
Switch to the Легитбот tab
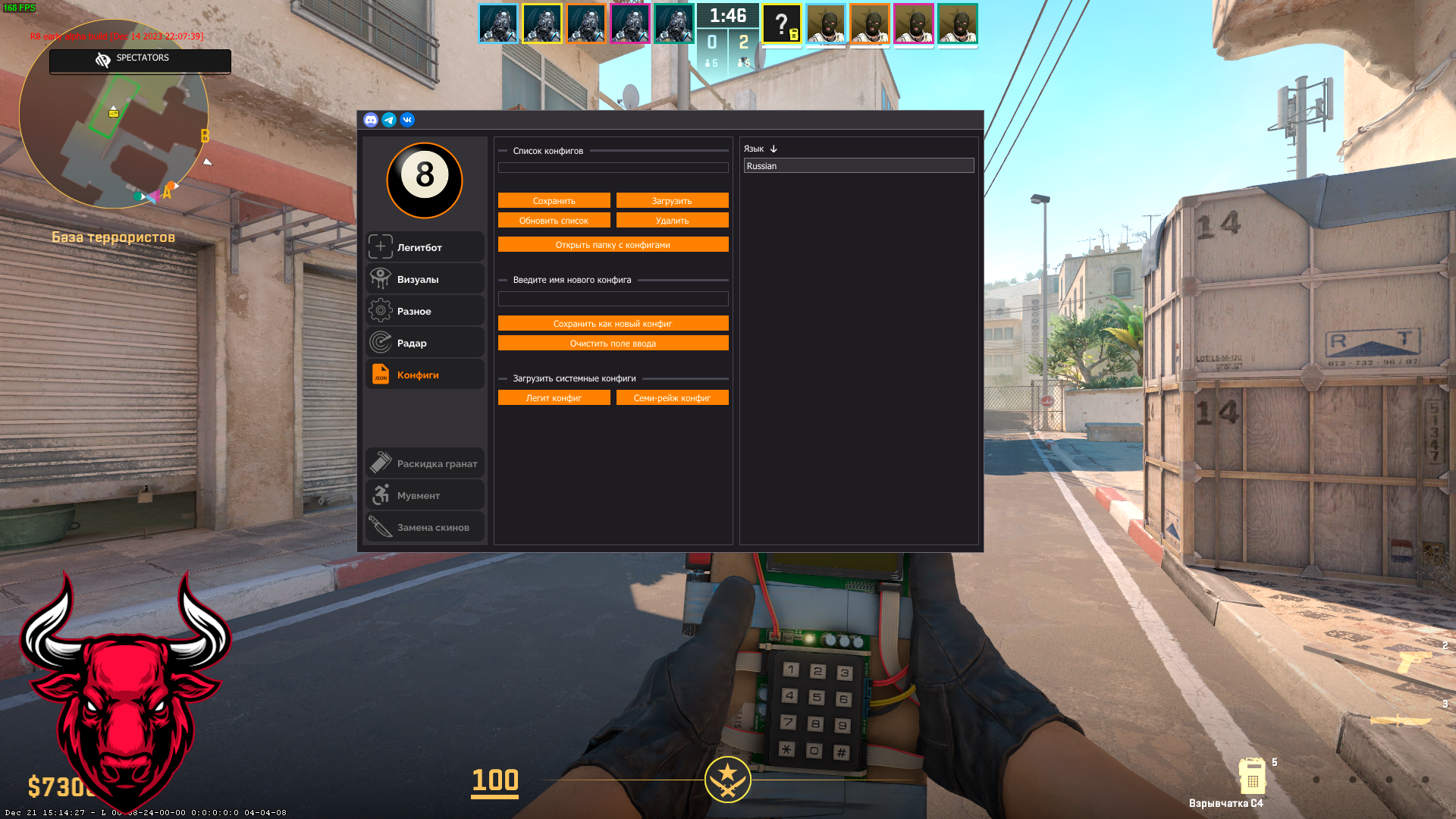pos(424,246)
